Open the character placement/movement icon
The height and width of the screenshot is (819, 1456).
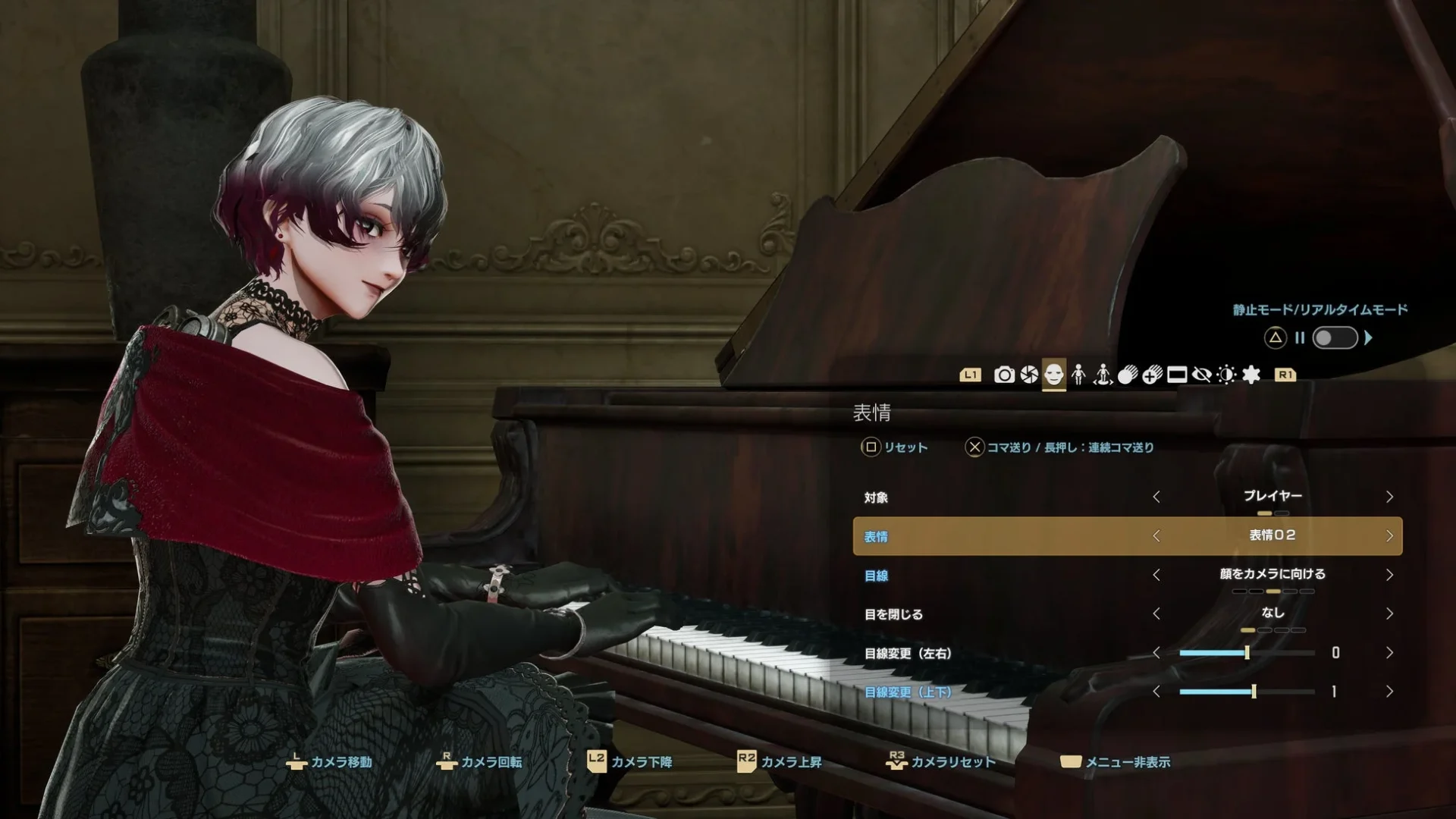pyautogui.click(x=1103, y=375)
